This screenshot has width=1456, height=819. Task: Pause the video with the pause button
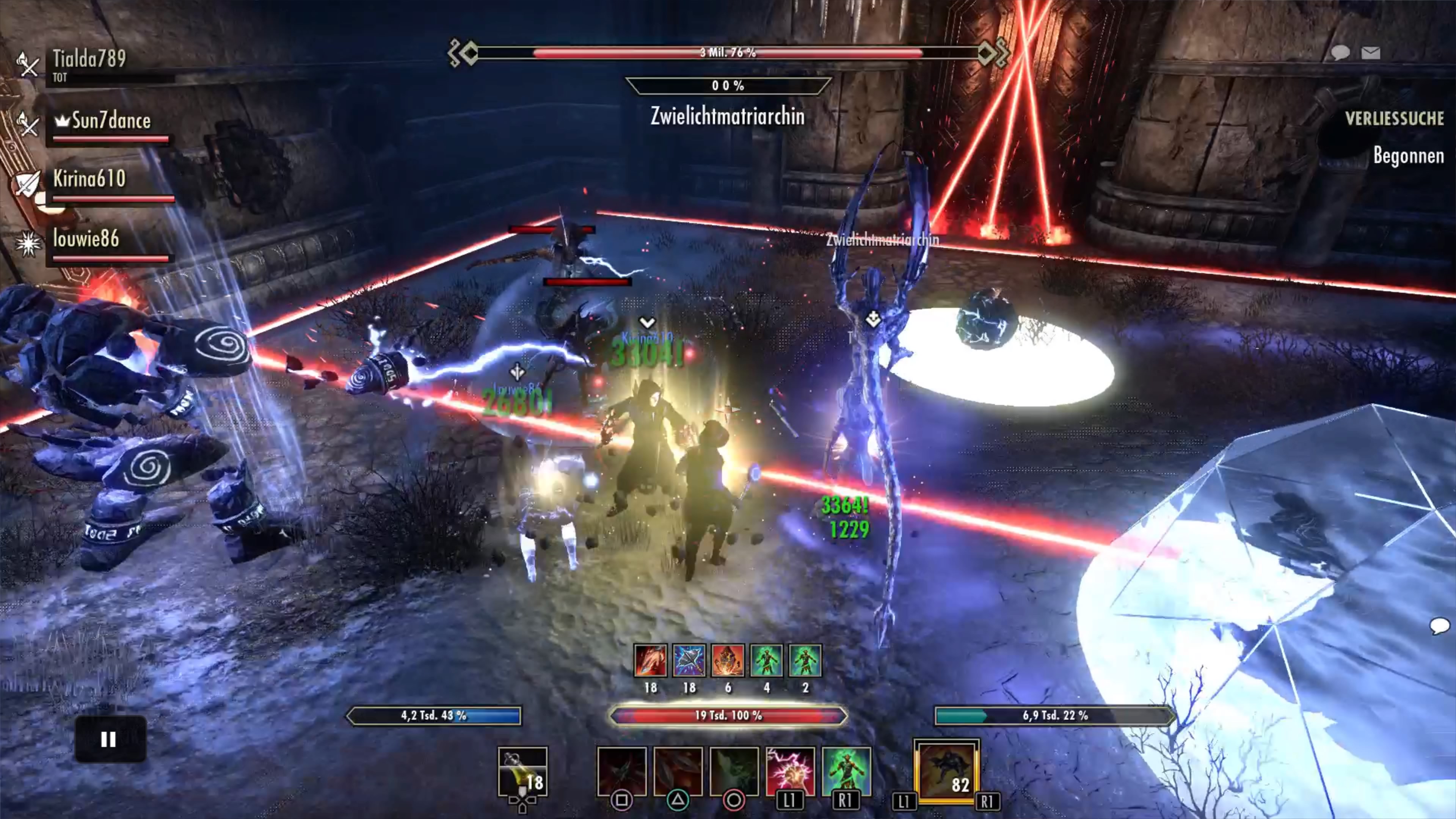[x=110, y=739]
